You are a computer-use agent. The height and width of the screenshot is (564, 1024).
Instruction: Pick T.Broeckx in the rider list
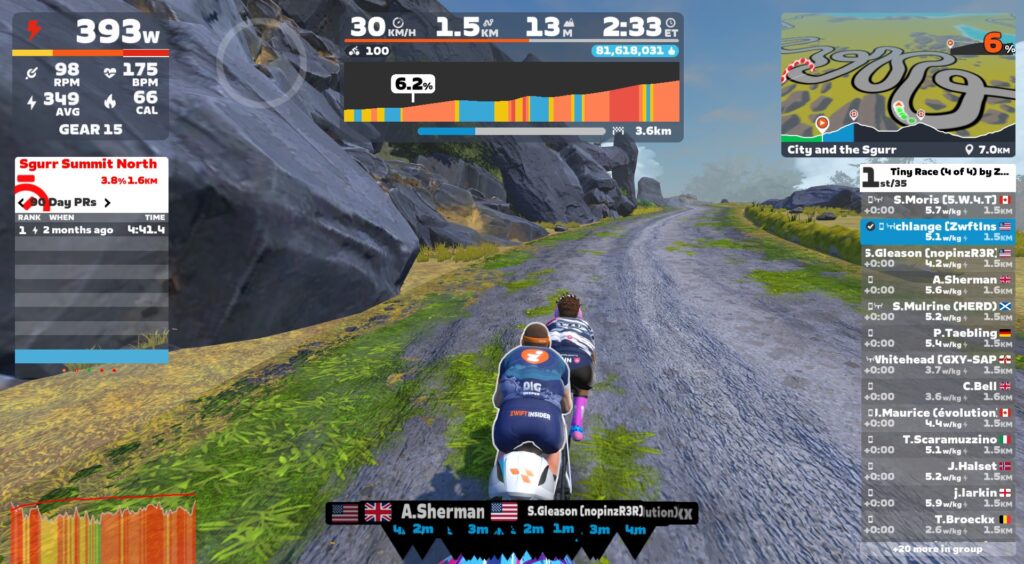938,524
